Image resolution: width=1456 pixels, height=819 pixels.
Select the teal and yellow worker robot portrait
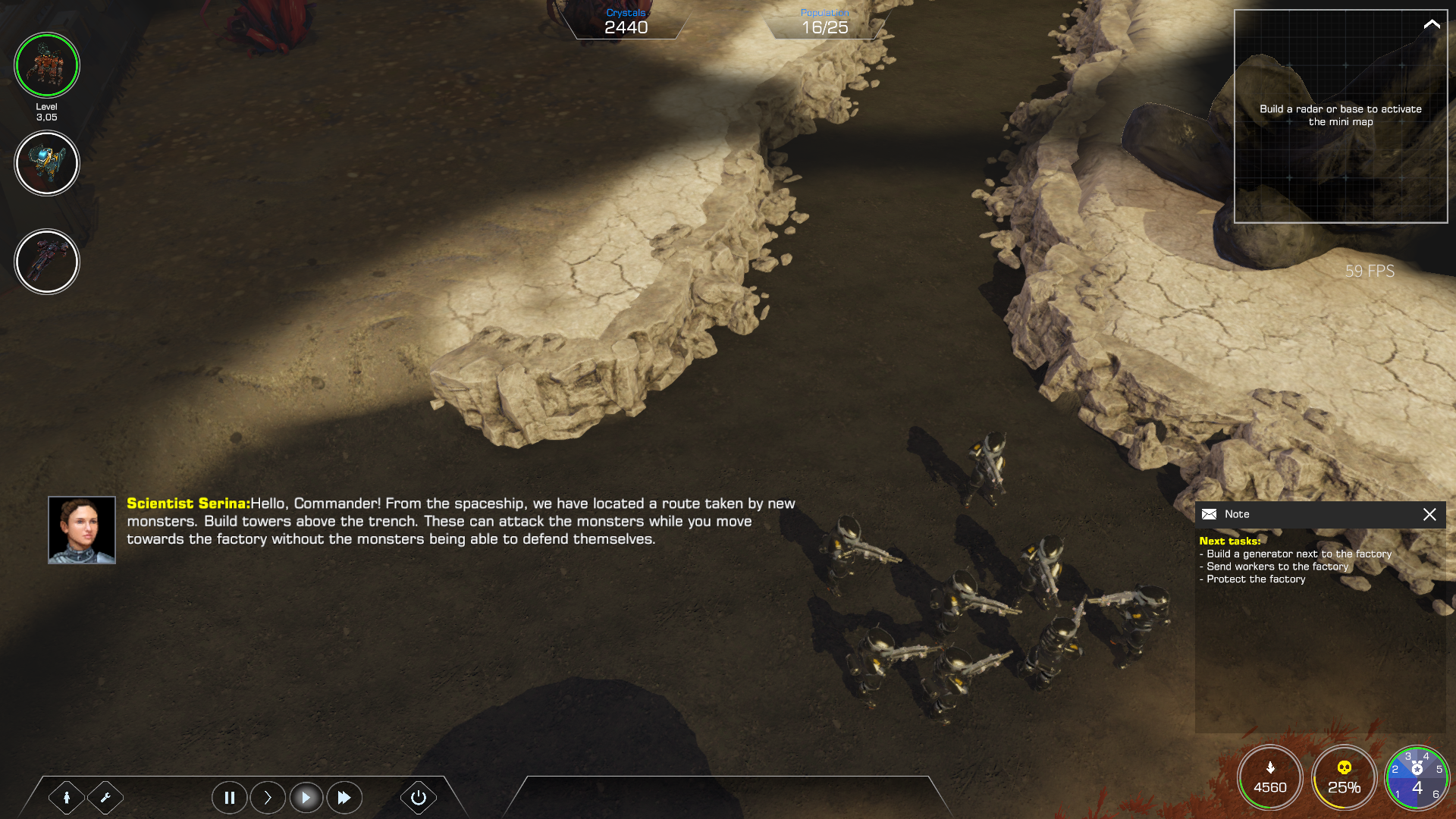click(46, 163)
